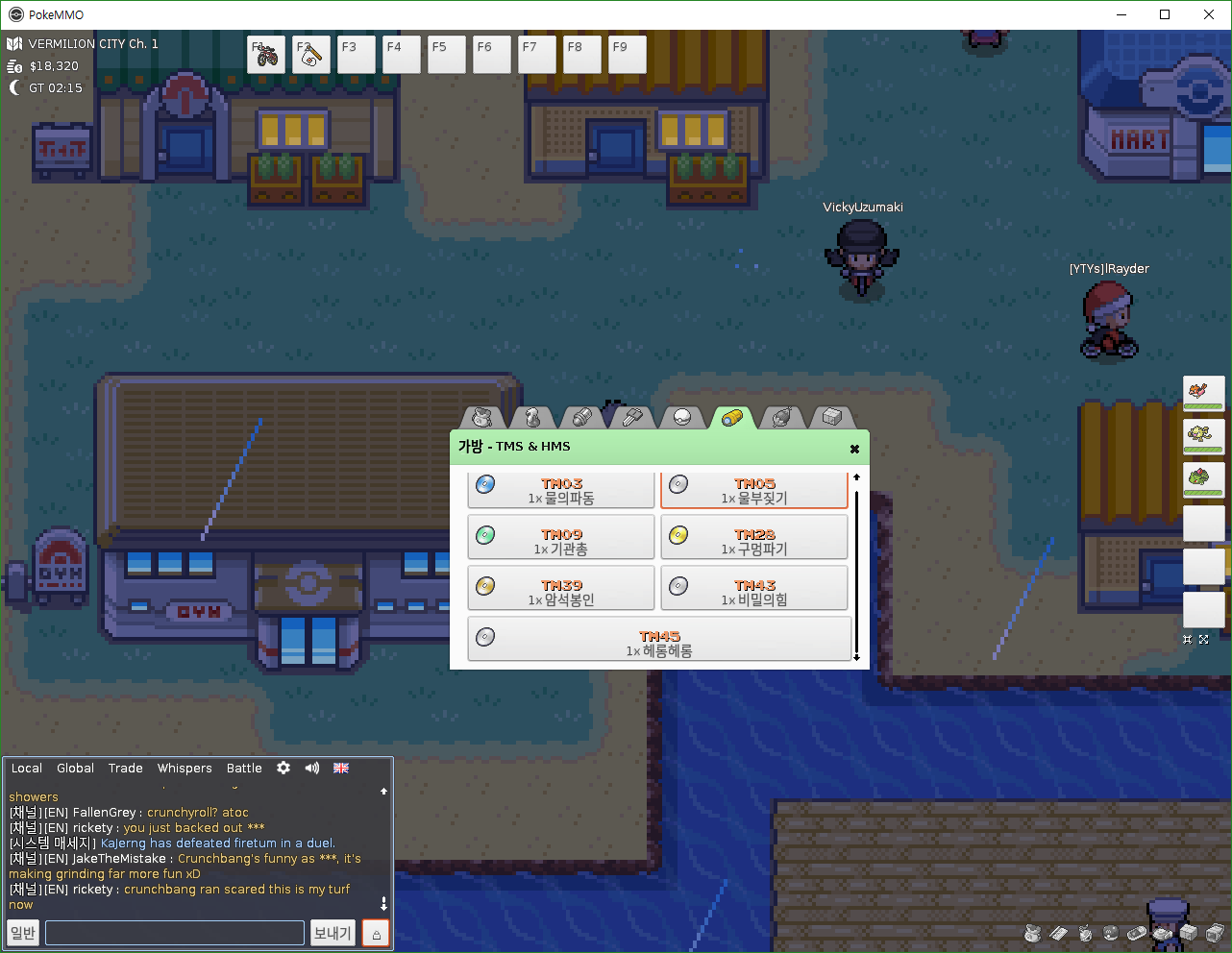1232x953 pixels.
Task: Maximize the PokeMMO window
Action: [1165, 14]
